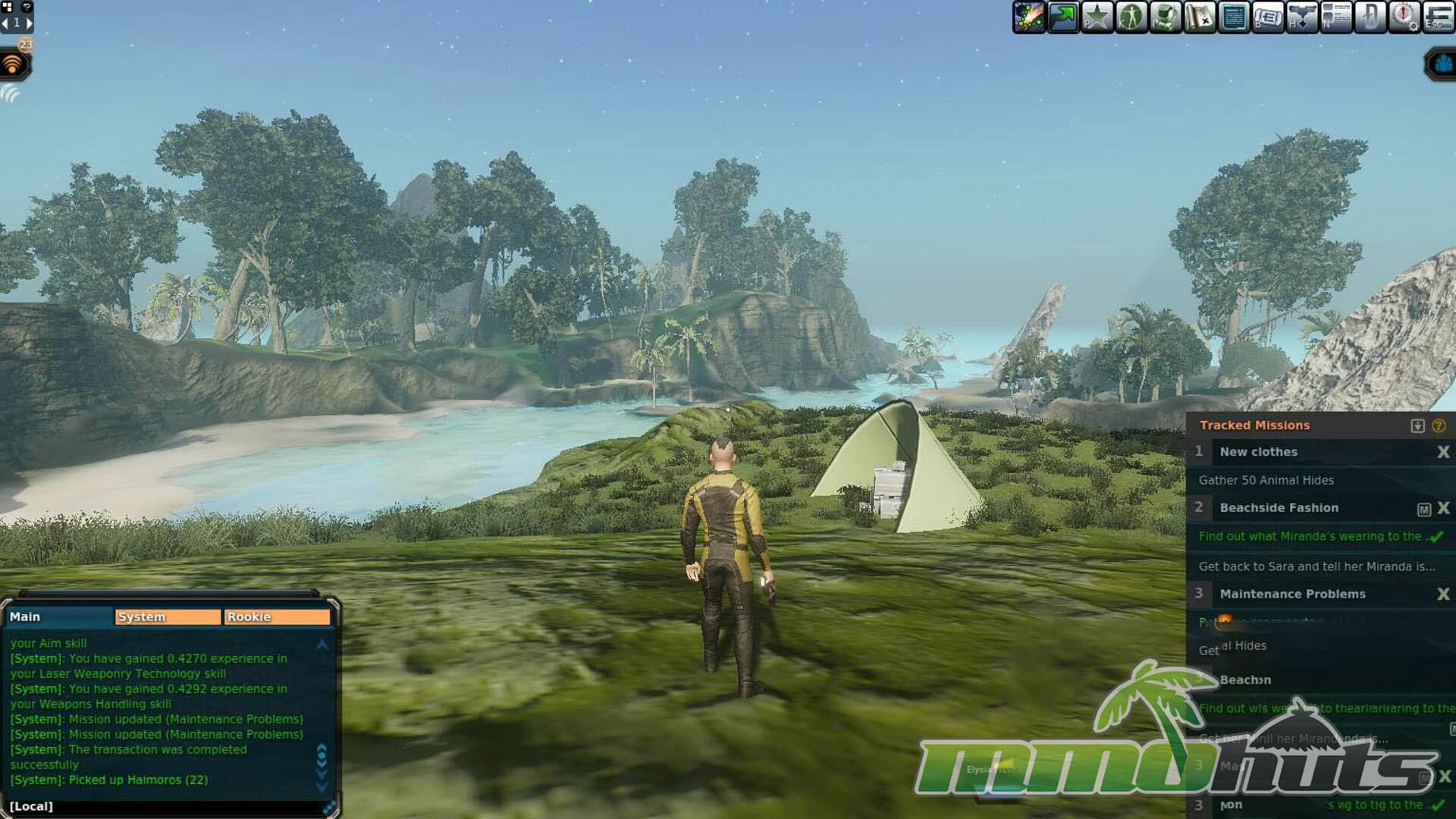Click the green arrow toolbar icon

[1063, 17]
